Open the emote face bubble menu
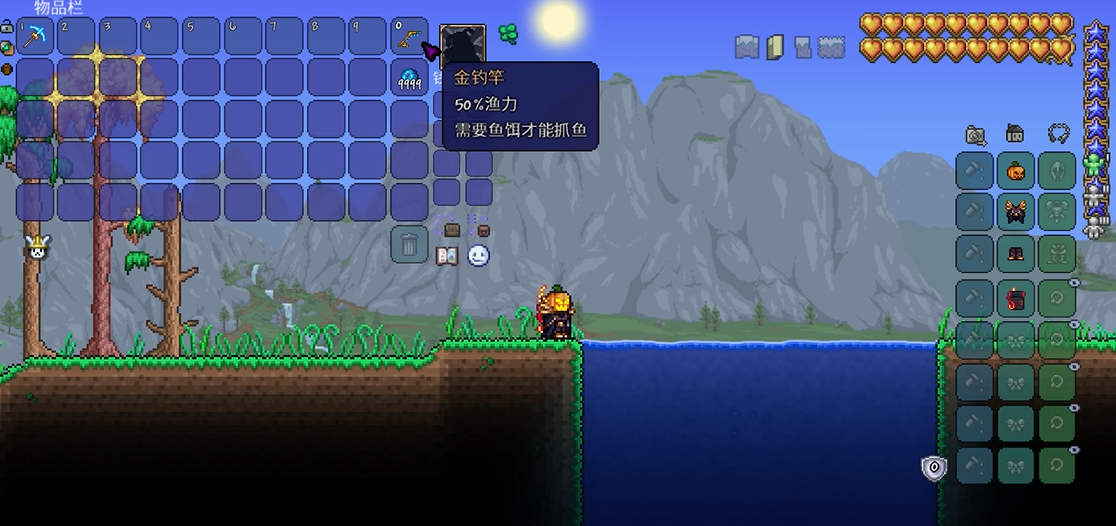Screen dimensions: 1116x526 [480, 255]
